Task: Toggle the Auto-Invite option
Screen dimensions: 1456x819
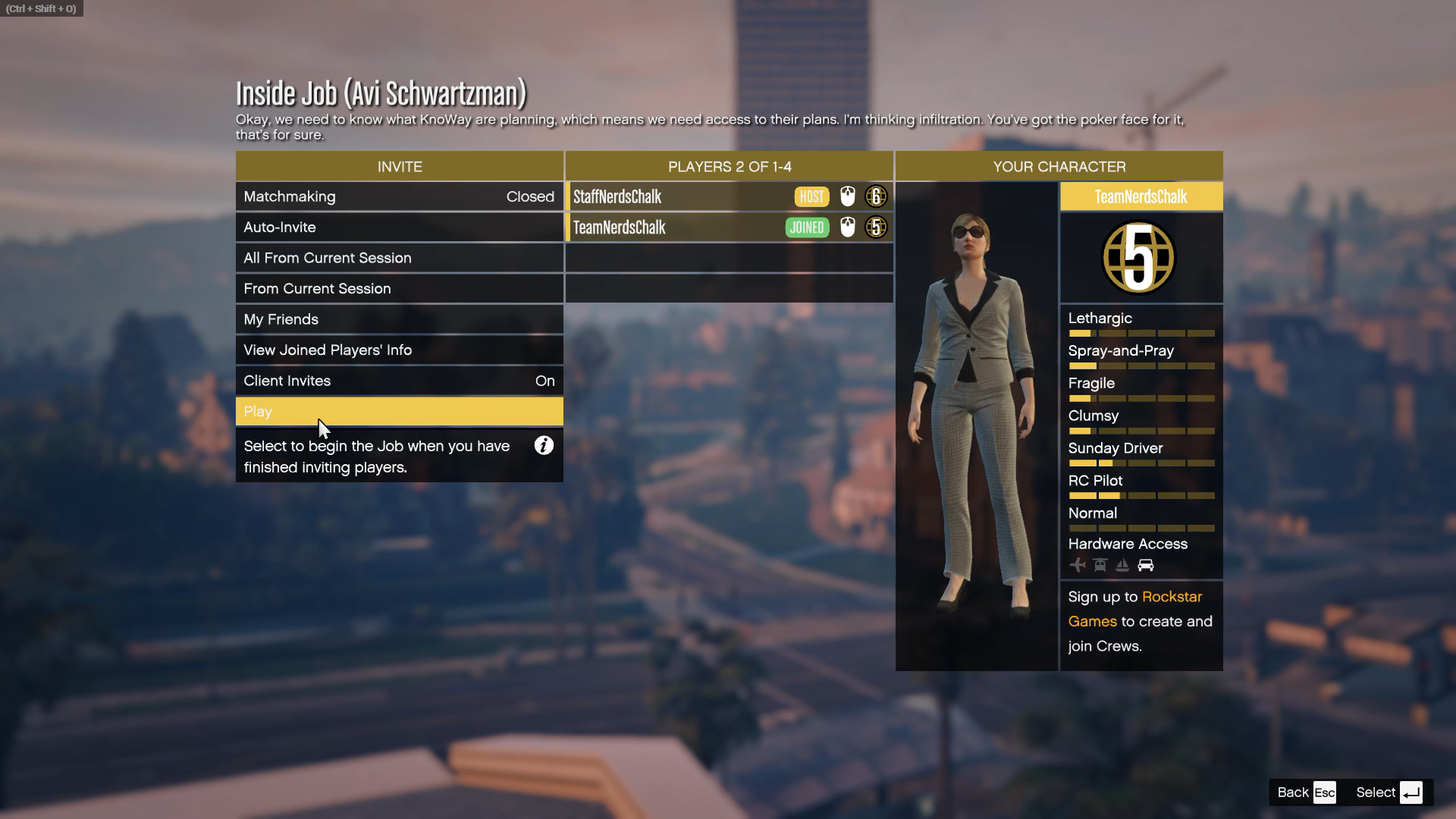Action: pos(400,227)
